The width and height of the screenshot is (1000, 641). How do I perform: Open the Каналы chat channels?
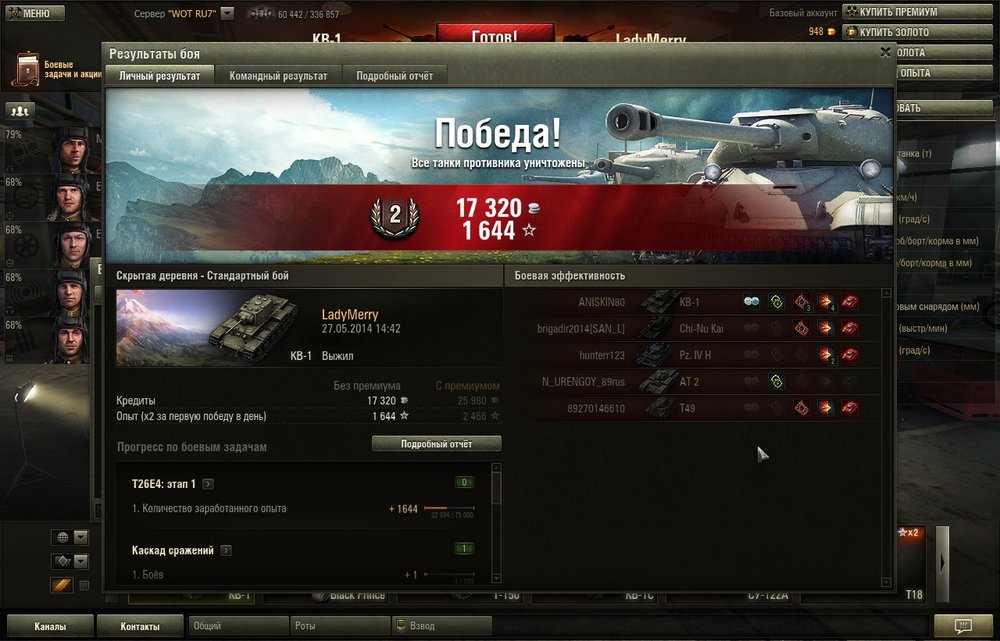point(50,627)
